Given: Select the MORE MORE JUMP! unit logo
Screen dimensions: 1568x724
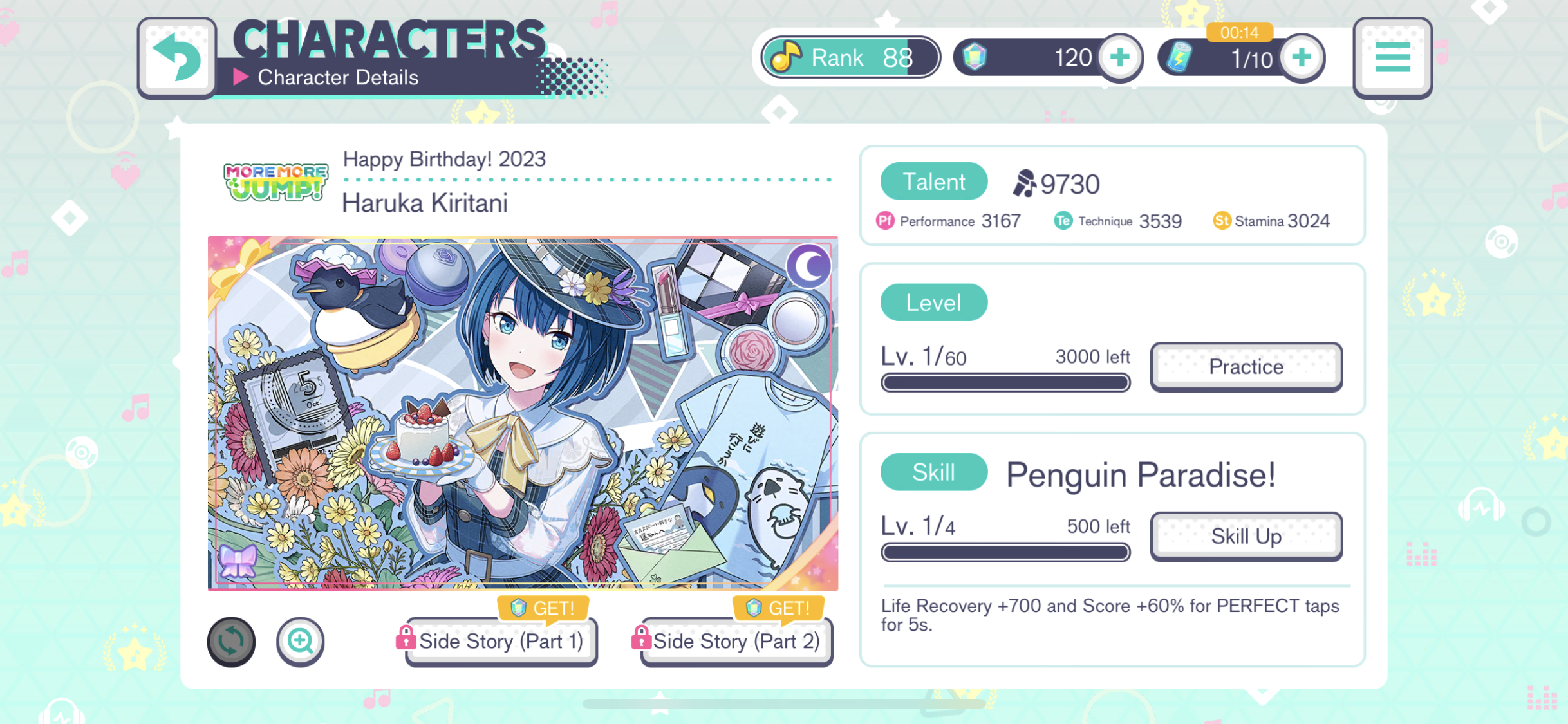Looking at the screenshot, I should [275, 183].
